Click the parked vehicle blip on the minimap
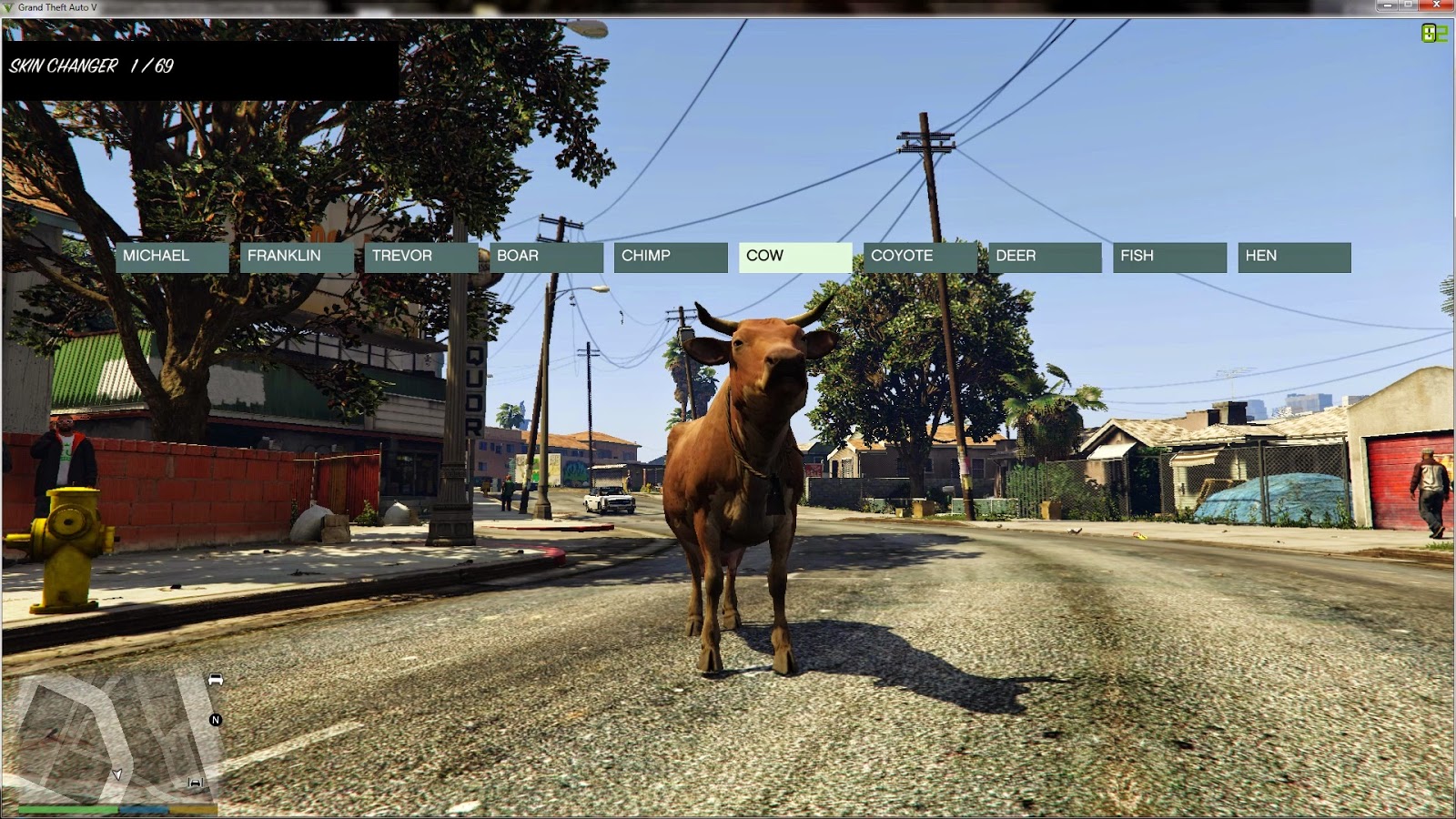 (196, 783)
